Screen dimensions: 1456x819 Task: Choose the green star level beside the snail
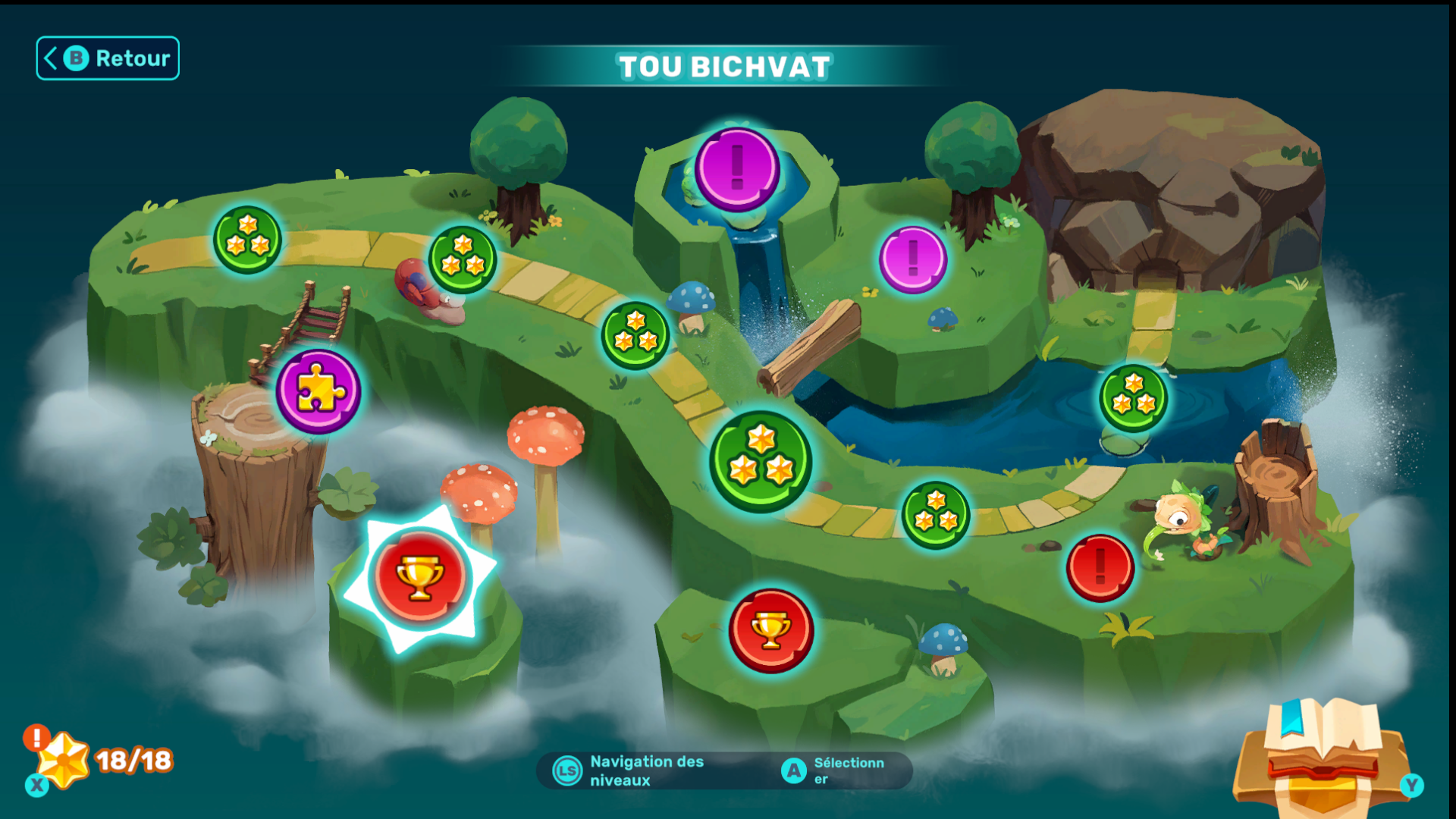click(x=462, y=259)
